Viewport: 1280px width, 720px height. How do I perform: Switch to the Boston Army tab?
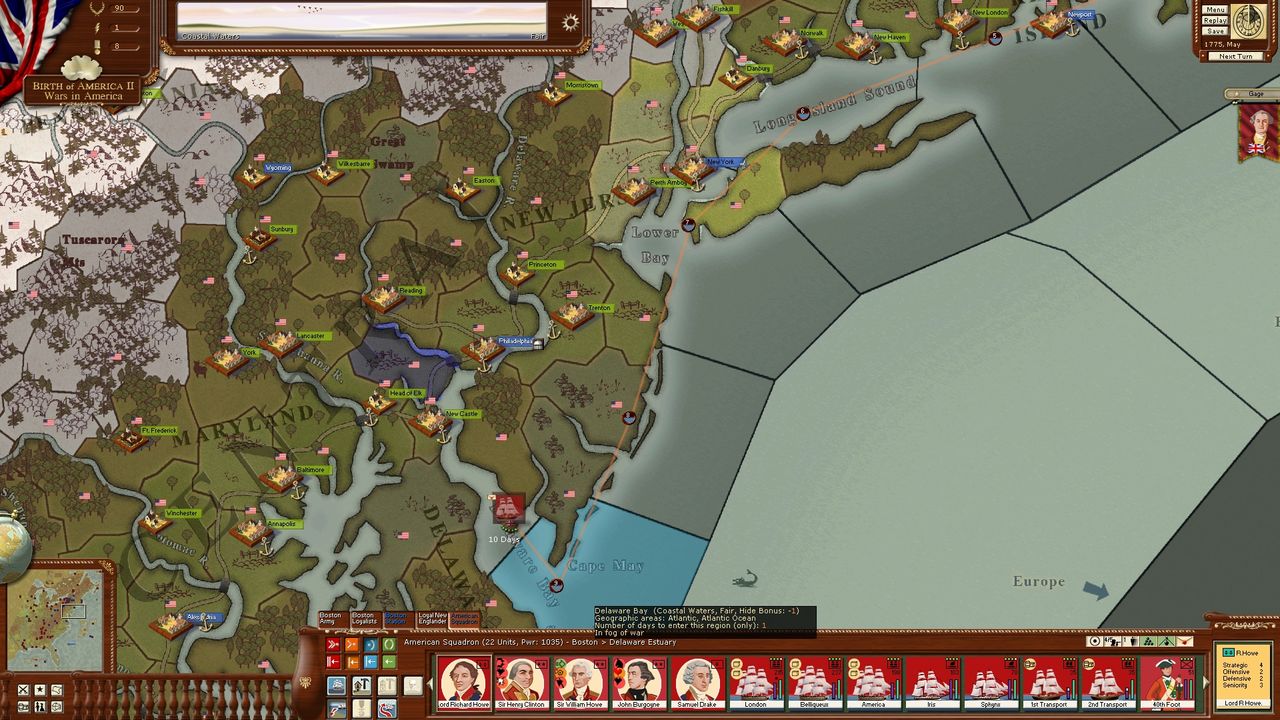coord(330,619)
